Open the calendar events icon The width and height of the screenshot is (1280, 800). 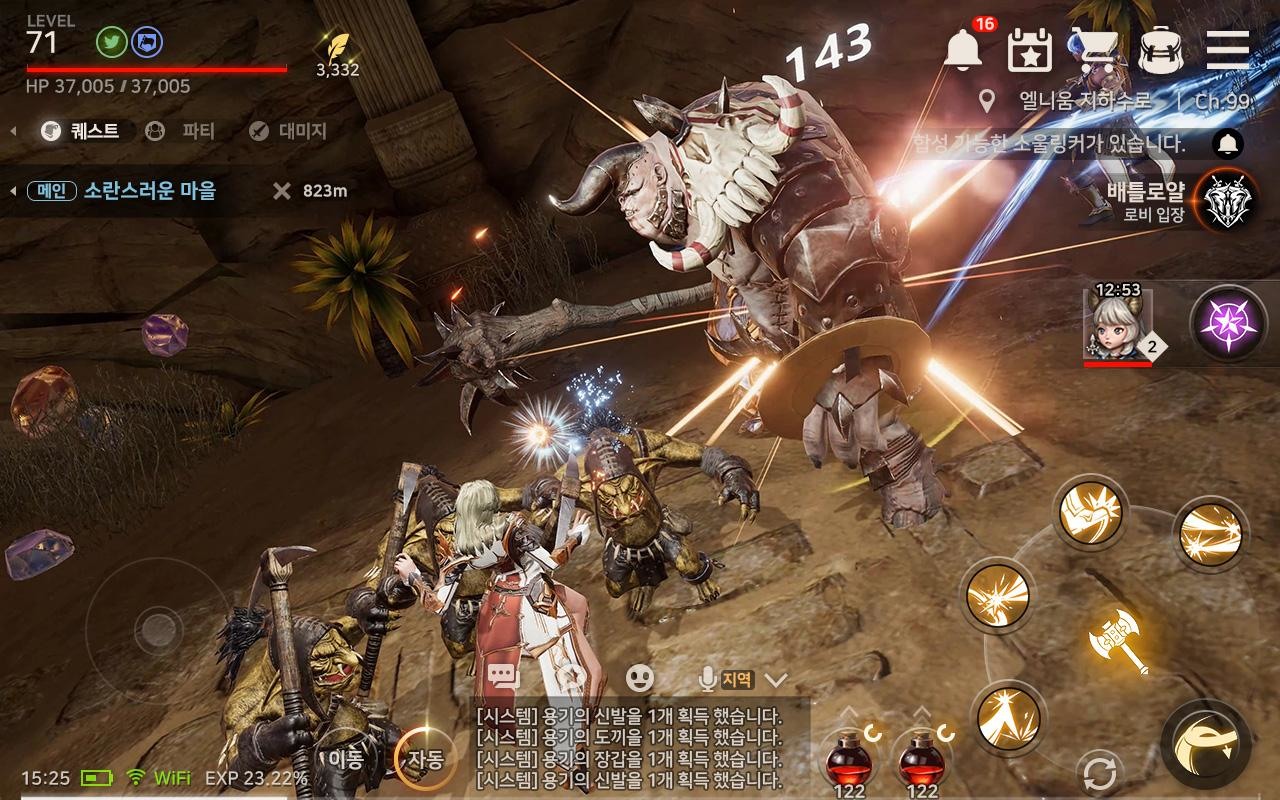(x=1029, y=49)
